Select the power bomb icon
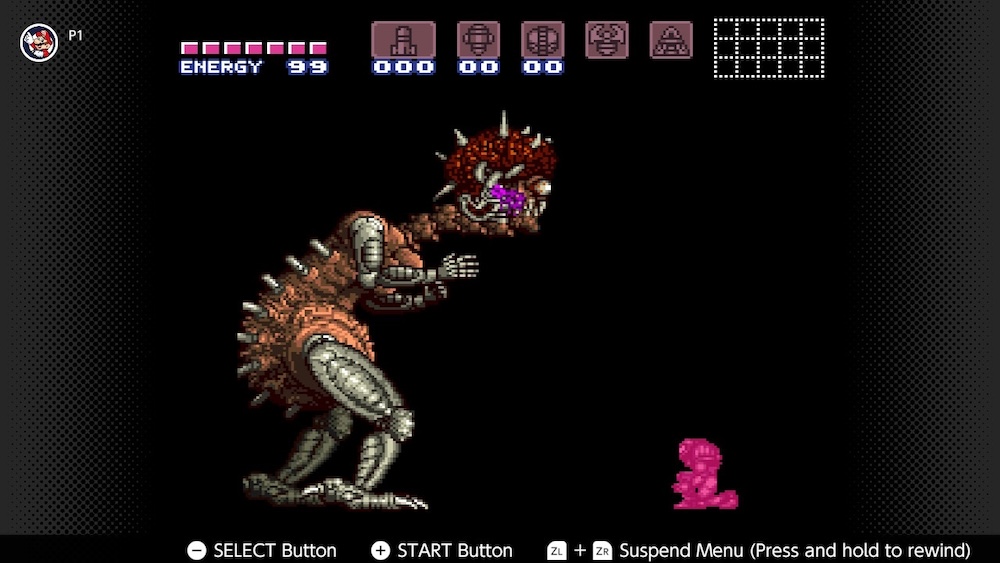Screen dimensions: 1000x563 click(x=542, y=40)
